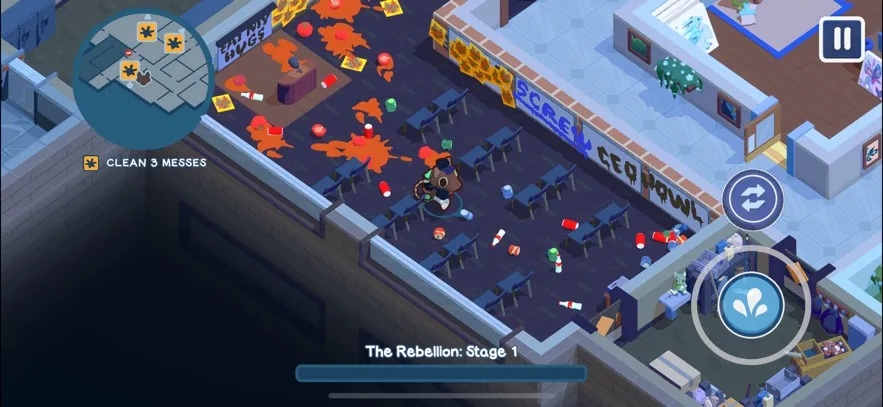Select the Clean 3 Messes objective
The width and height of the screenshot is (883, 407).
(x=145, y=162)
